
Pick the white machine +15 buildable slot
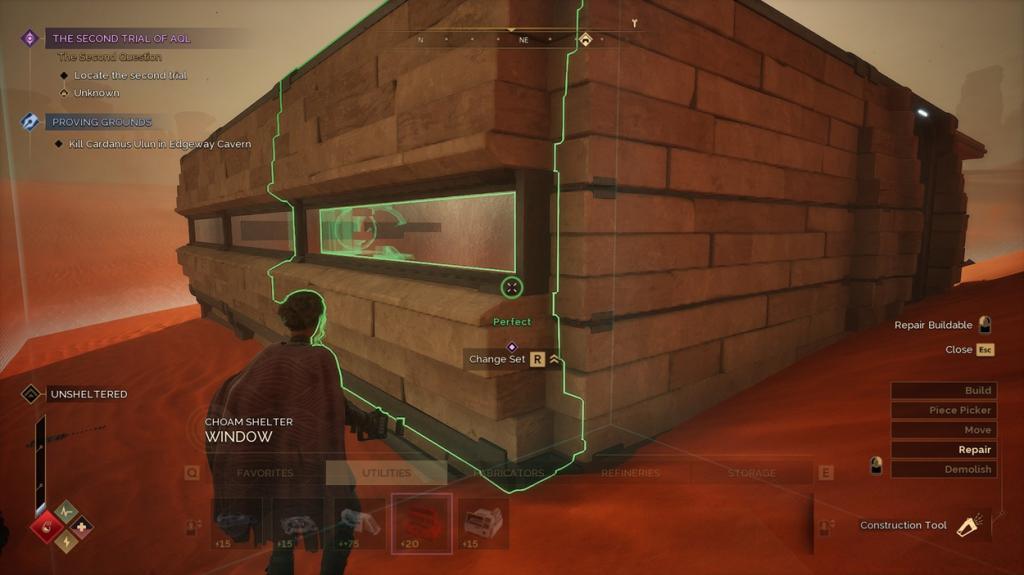click(x=483, y=523)
